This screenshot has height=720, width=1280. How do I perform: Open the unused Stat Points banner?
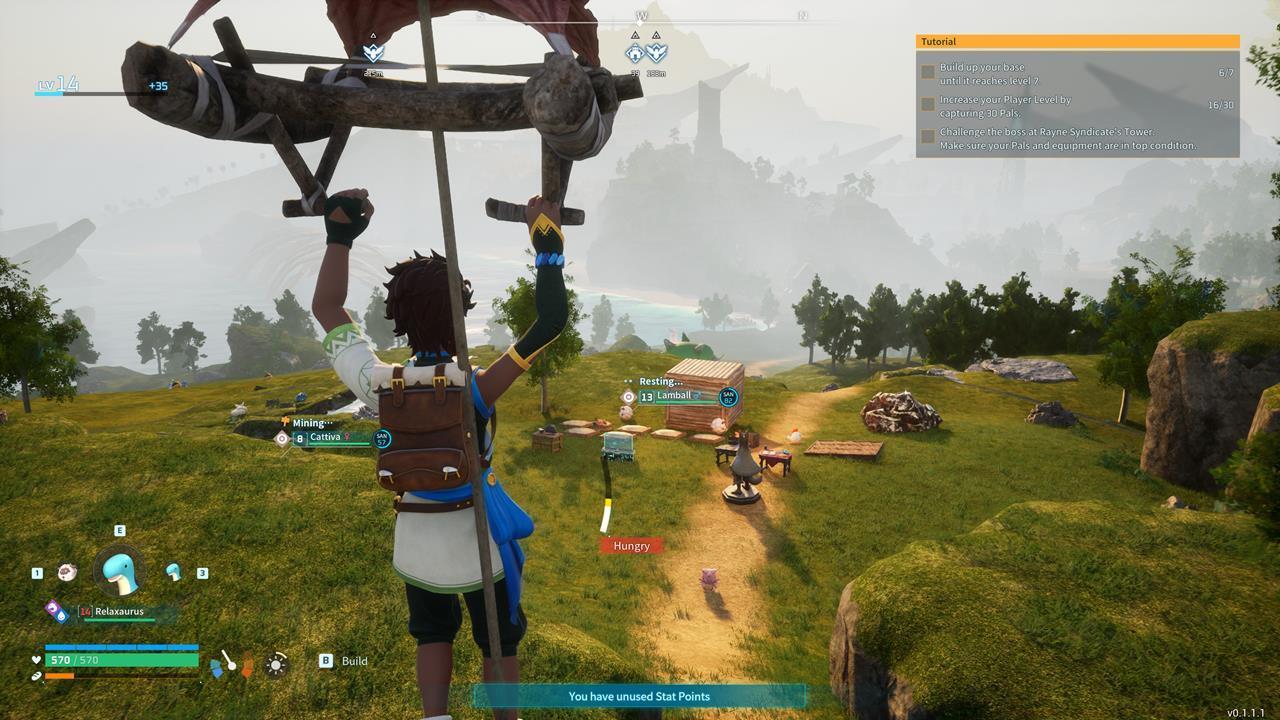[640, 697]
